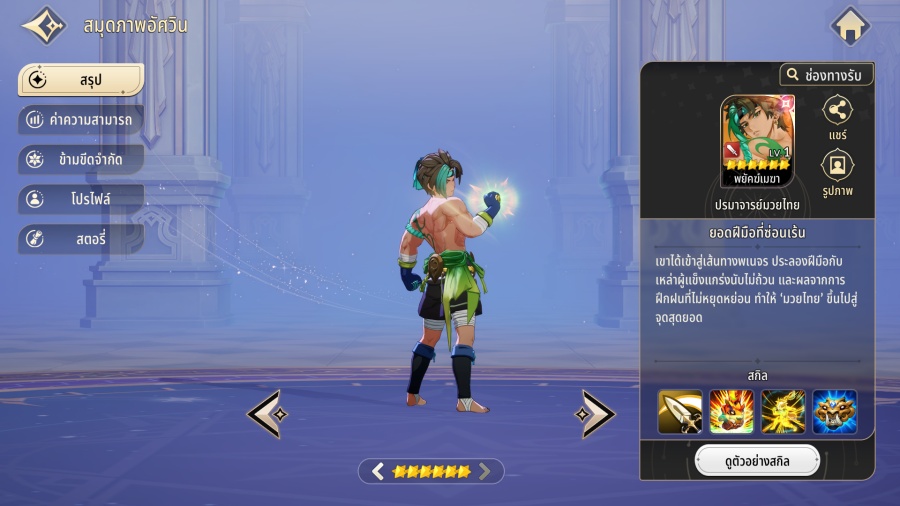Switch to the next hero with right arrow

coord(598,414)
